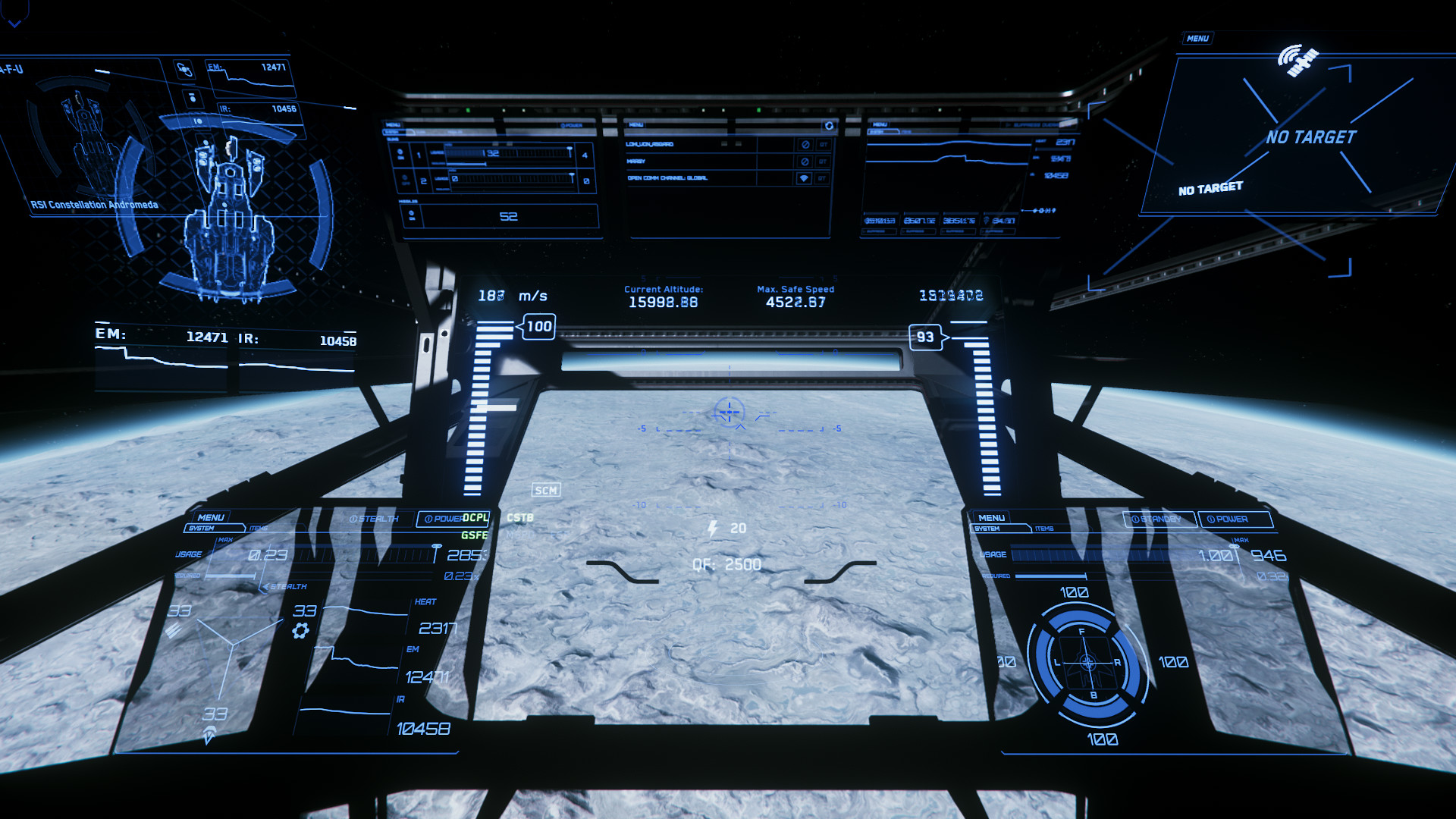Switch to Items tab on power display

[259, 528]
